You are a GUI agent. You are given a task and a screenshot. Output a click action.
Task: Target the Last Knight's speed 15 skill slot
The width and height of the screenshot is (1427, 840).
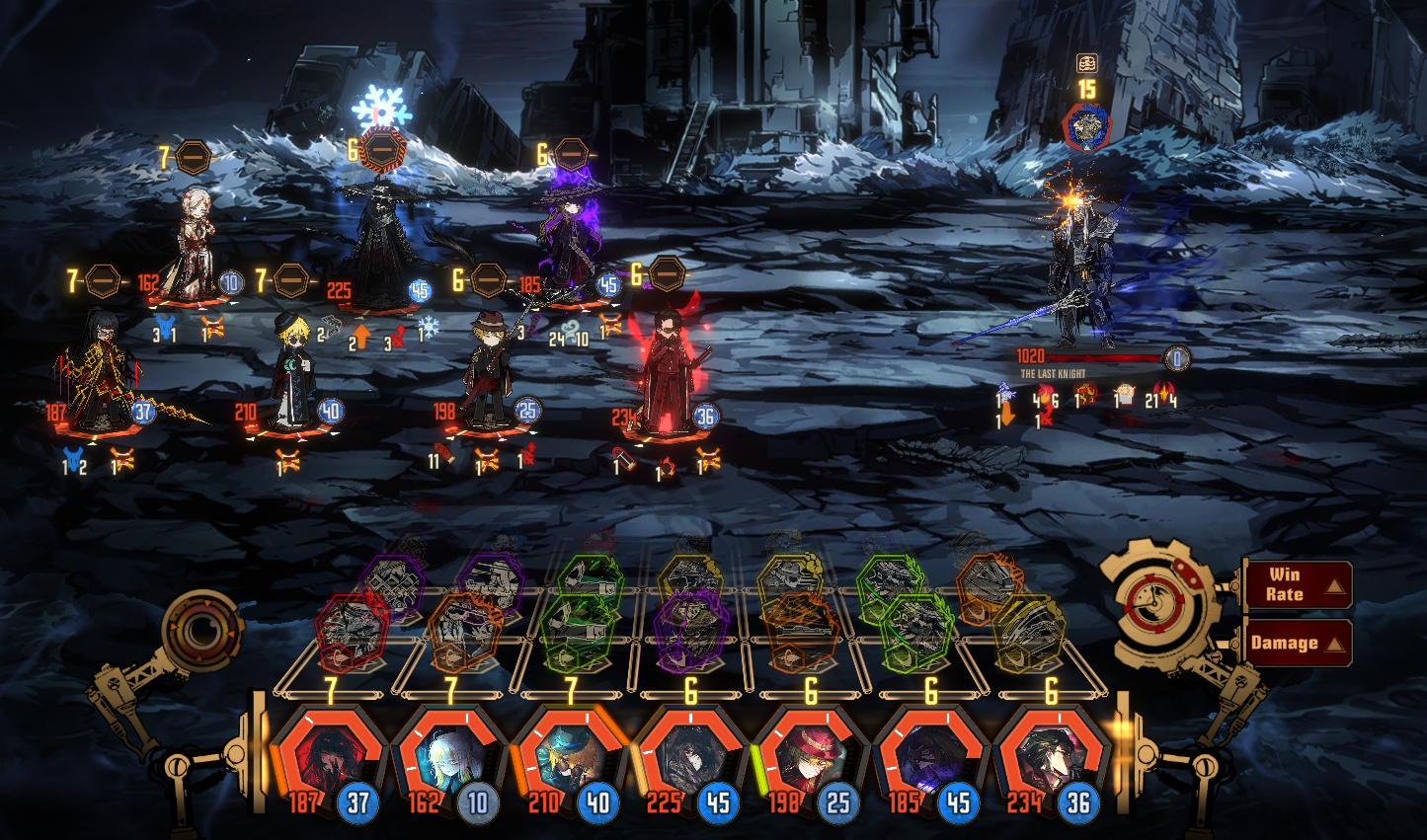pos(1086,128)
